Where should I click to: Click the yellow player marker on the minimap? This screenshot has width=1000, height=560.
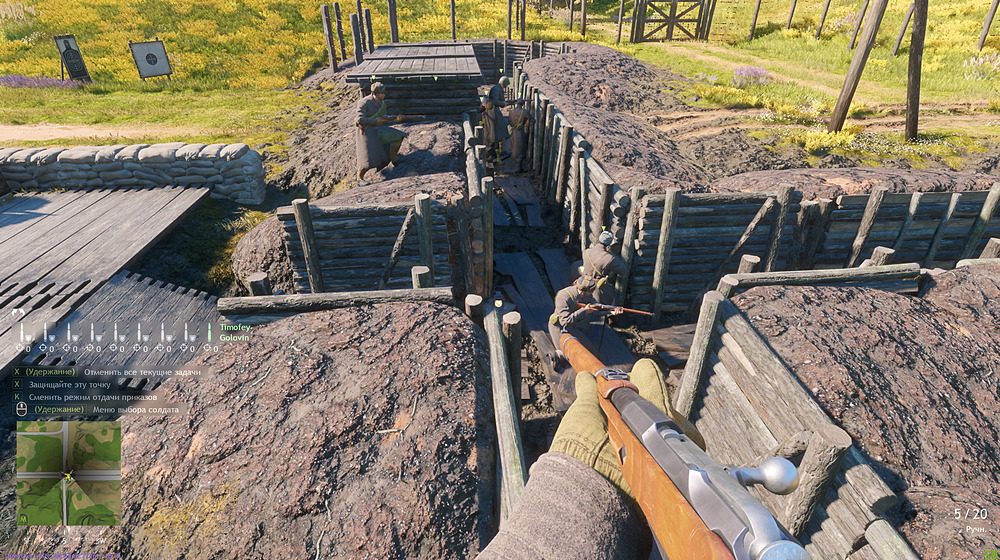pyautogui.click(x=67, y=476)
